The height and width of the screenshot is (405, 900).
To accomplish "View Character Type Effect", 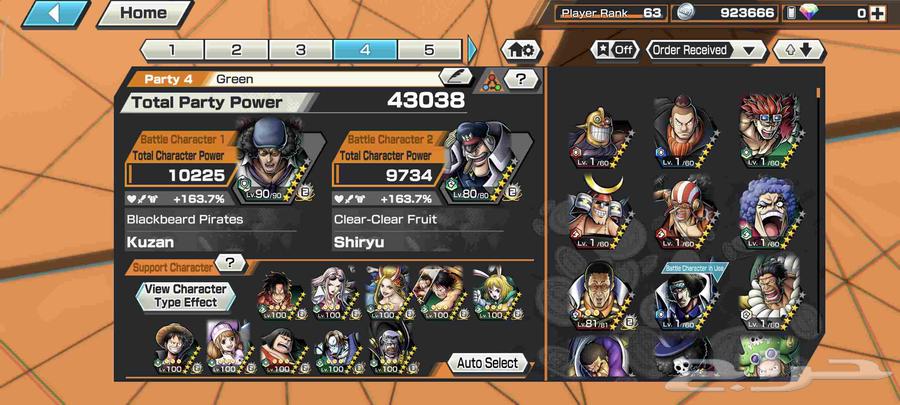I will pyautogui.click(x=185, y=295).
